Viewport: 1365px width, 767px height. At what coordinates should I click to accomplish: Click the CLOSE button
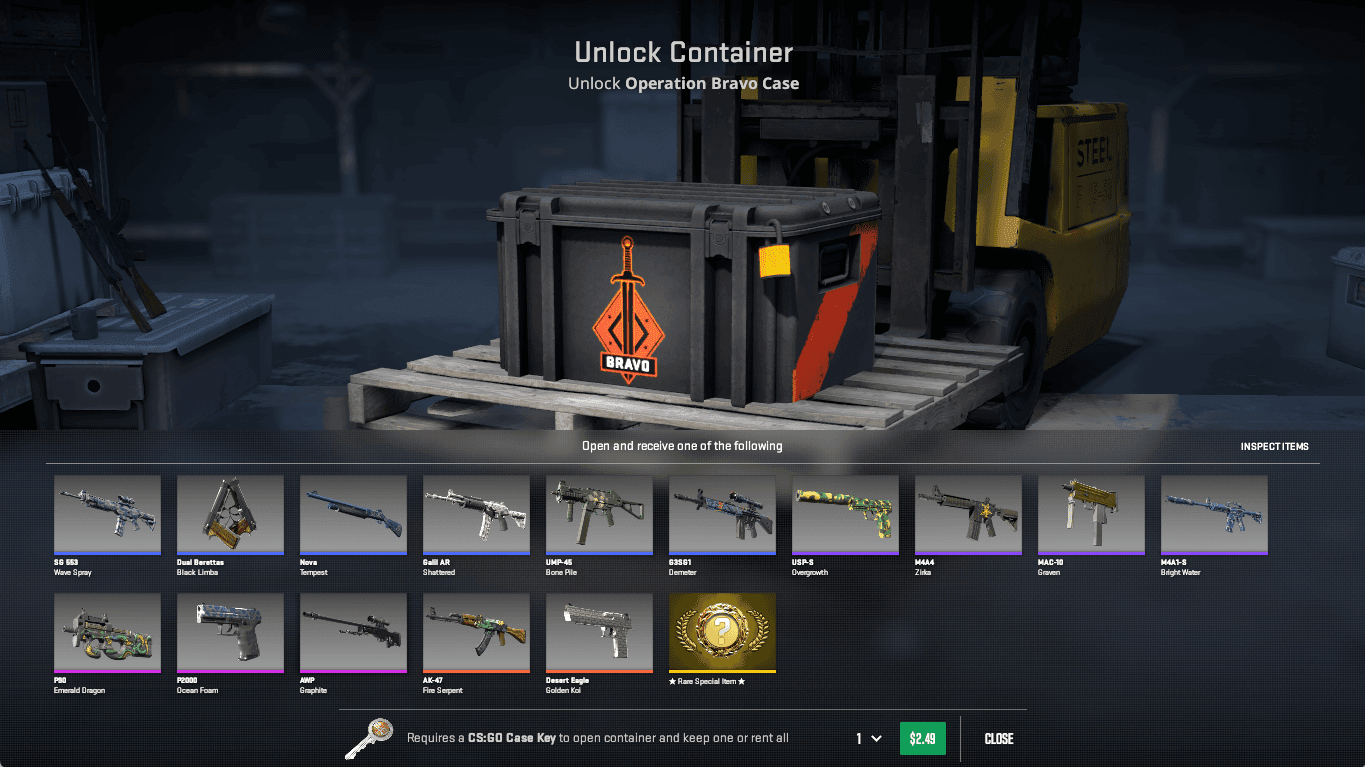tap(998, 738)
